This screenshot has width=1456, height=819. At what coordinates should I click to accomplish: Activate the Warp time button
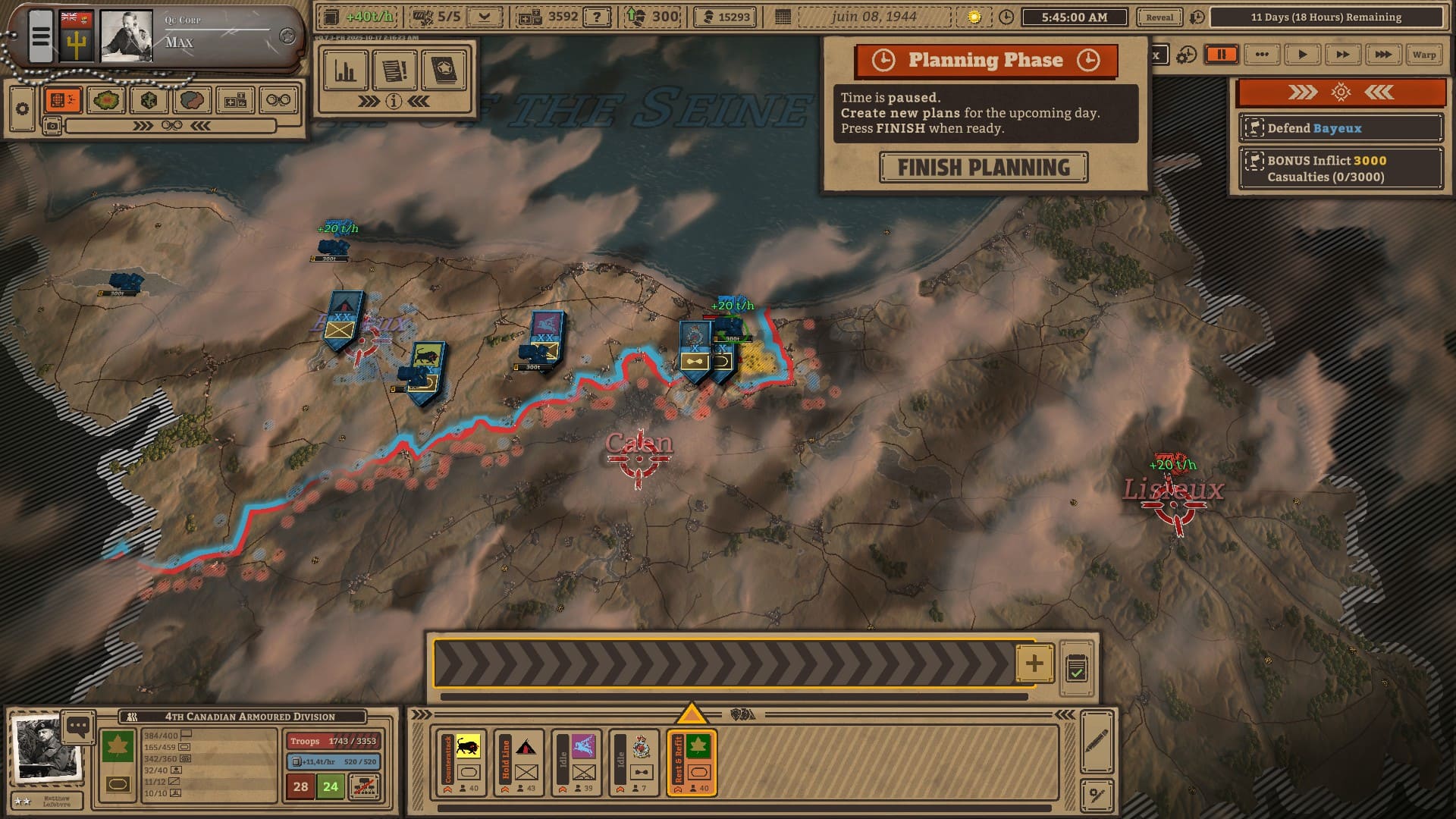[x=1423, y=55]
